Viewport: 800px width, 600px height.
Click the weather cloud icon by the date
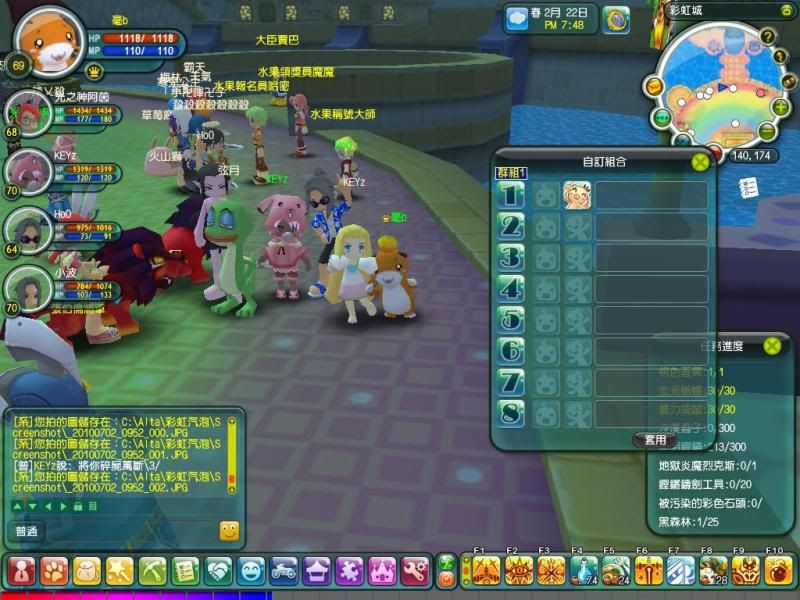[517, 18]
